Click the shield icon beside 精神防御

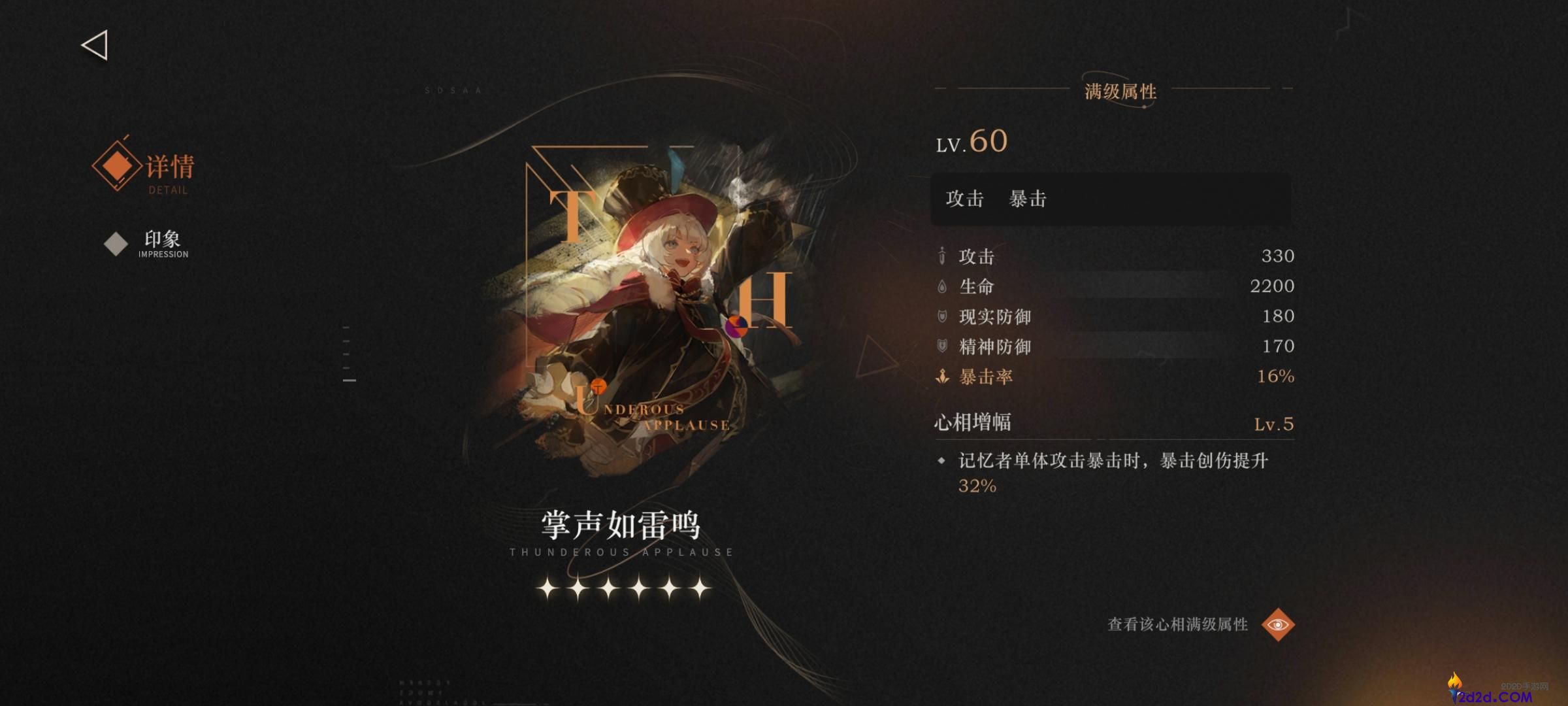(x=941, y=346)
